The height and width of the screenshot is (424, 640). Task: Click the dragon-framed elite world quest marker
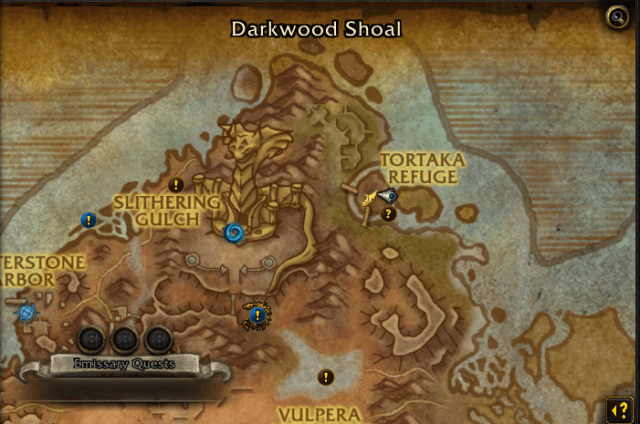point(257,317)
